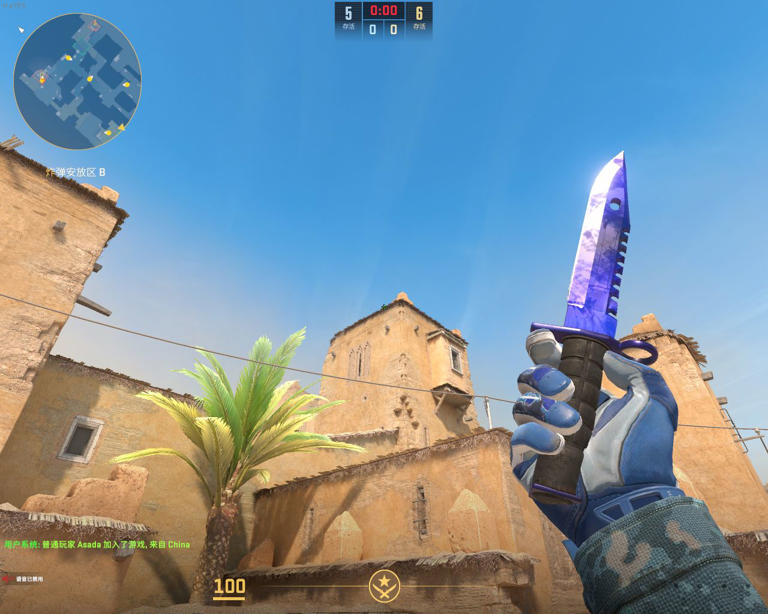The image size is (768, 614).
Task: Click the red voice-disabled indicator
Action: click(x=6, y=579)
